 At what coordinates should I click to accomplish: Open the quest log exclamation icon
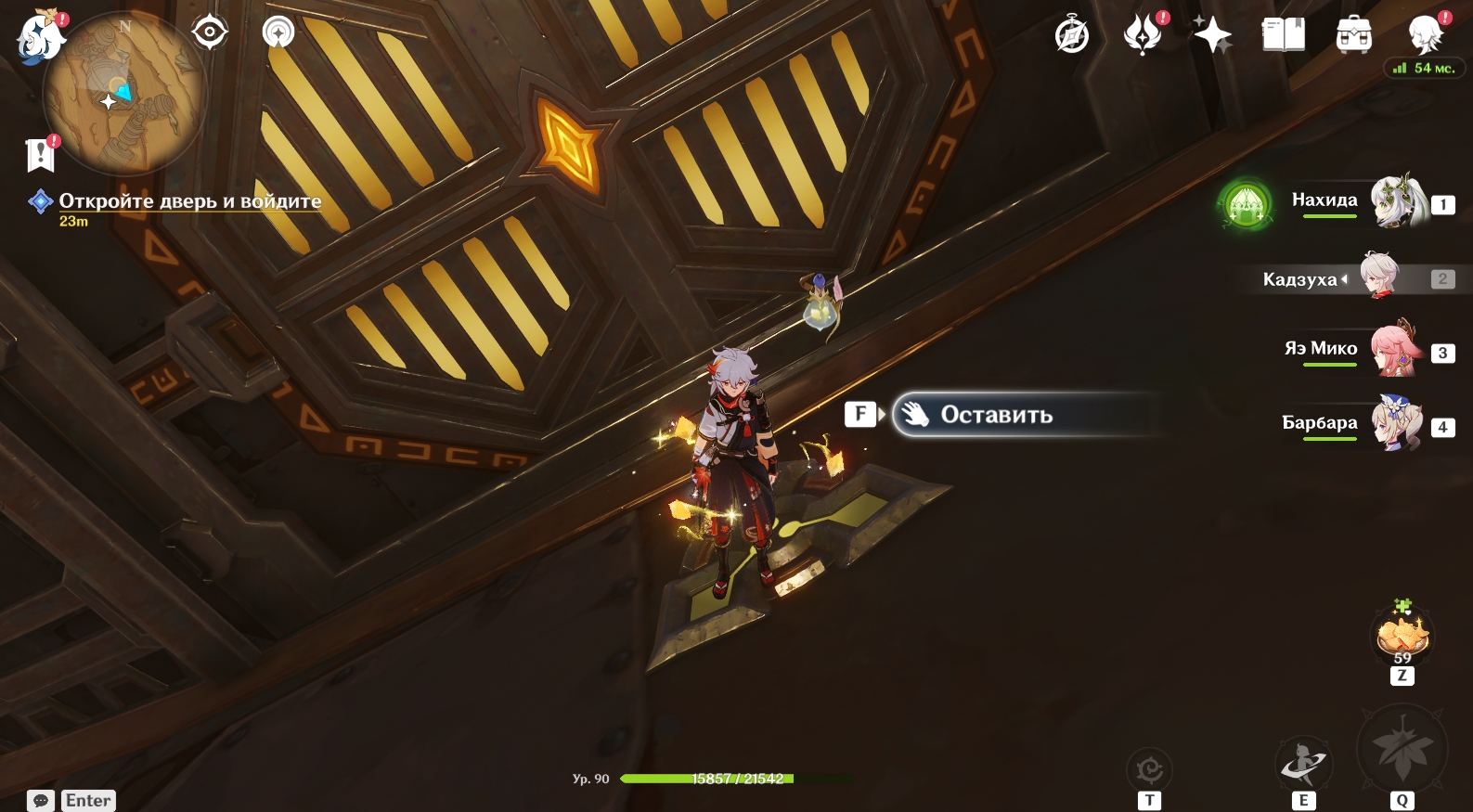point(41,154)
